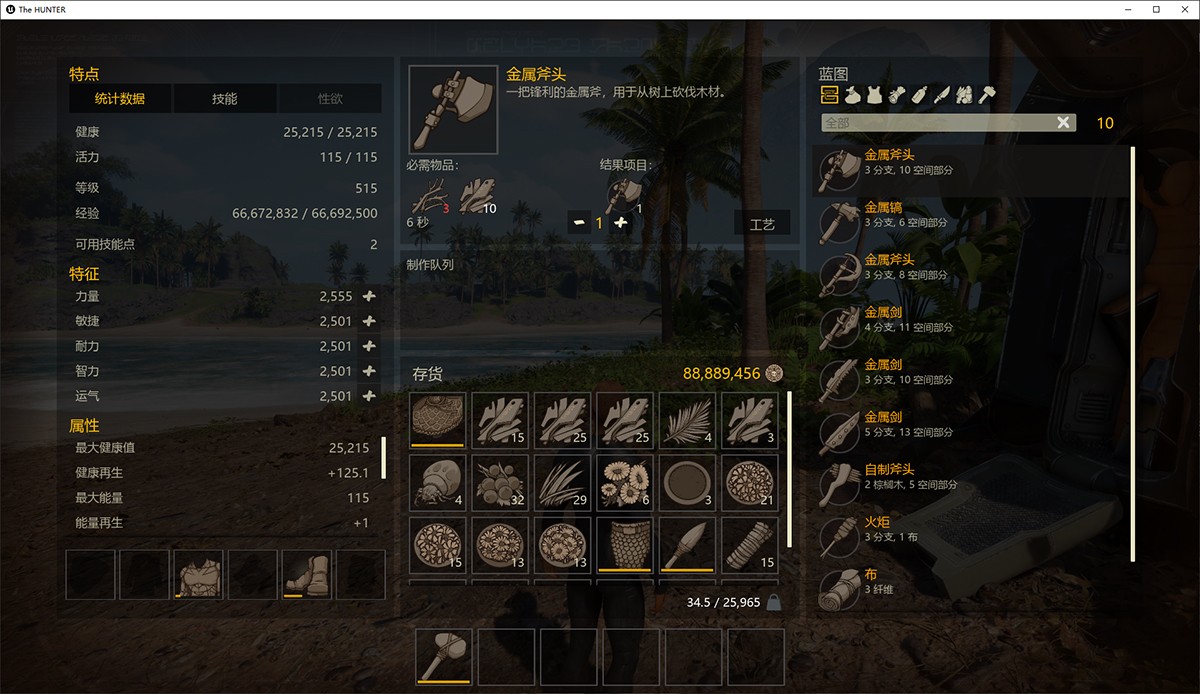Filter blueprints by armor vest category

point(875,95)
